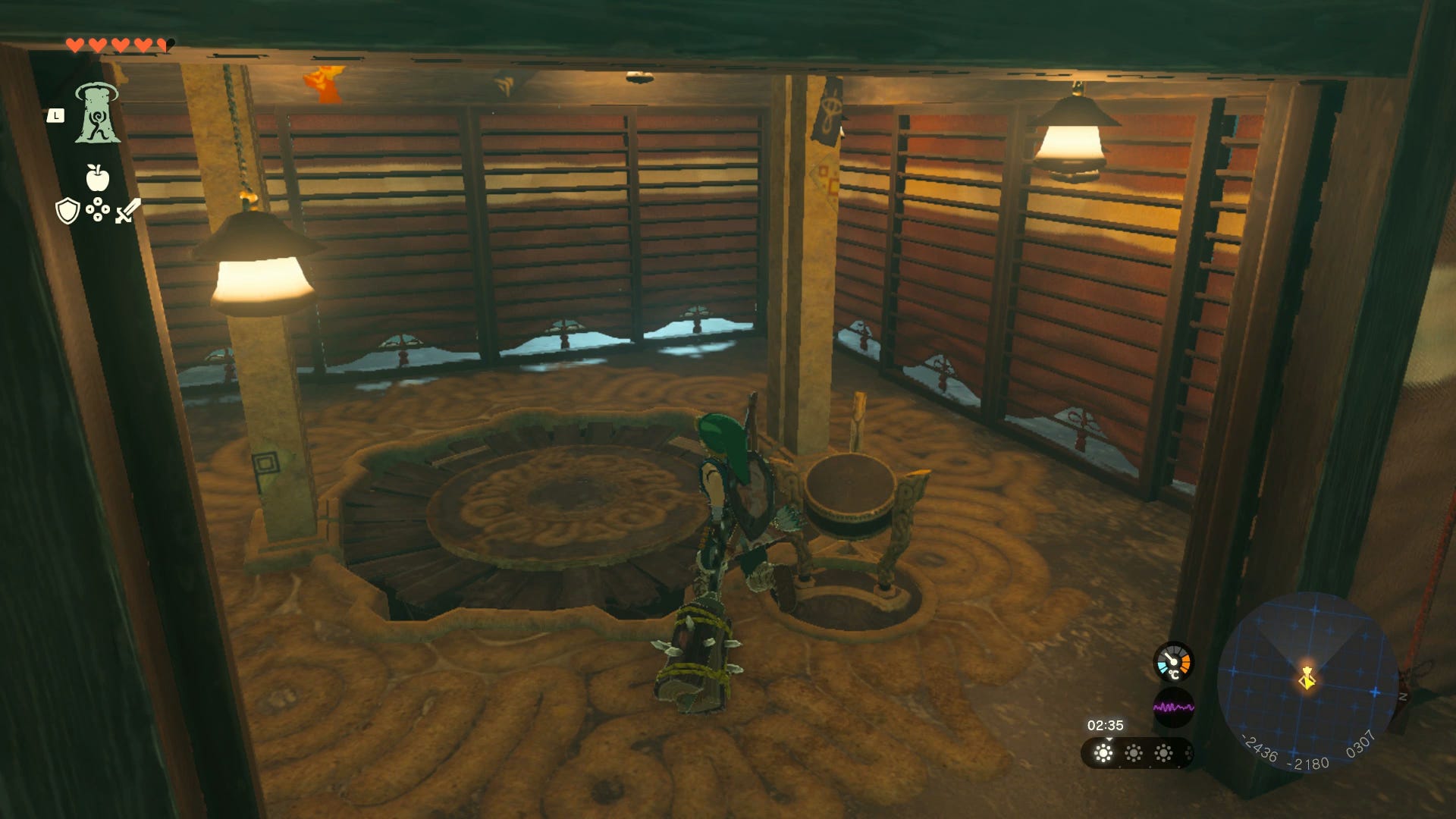Expand the in-game clock showing 02:35
The image size is (1456, 819).
tap(1105, 724)
